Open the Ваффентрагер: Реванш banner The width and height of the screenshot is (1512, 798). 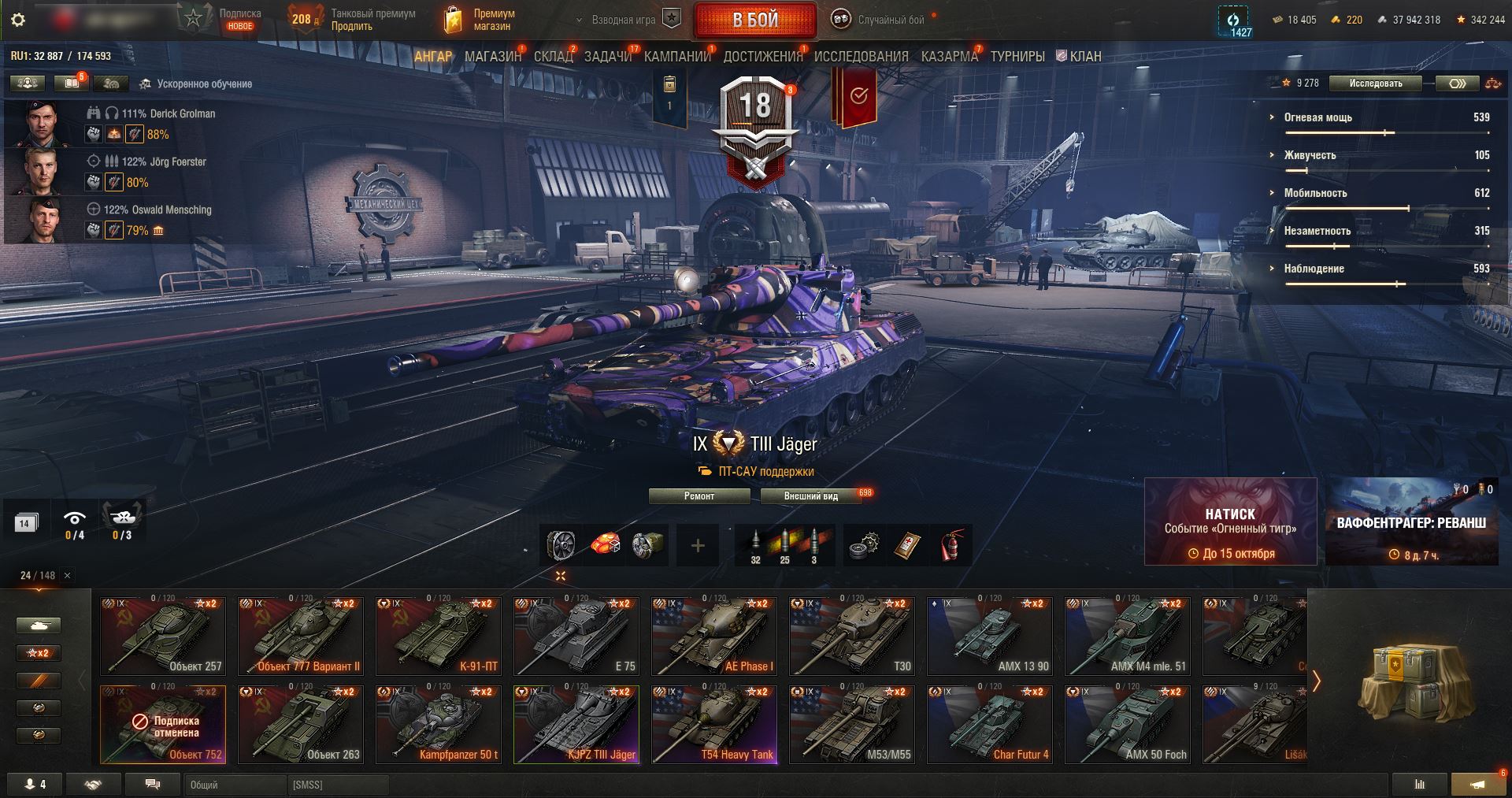(1411, 521)
